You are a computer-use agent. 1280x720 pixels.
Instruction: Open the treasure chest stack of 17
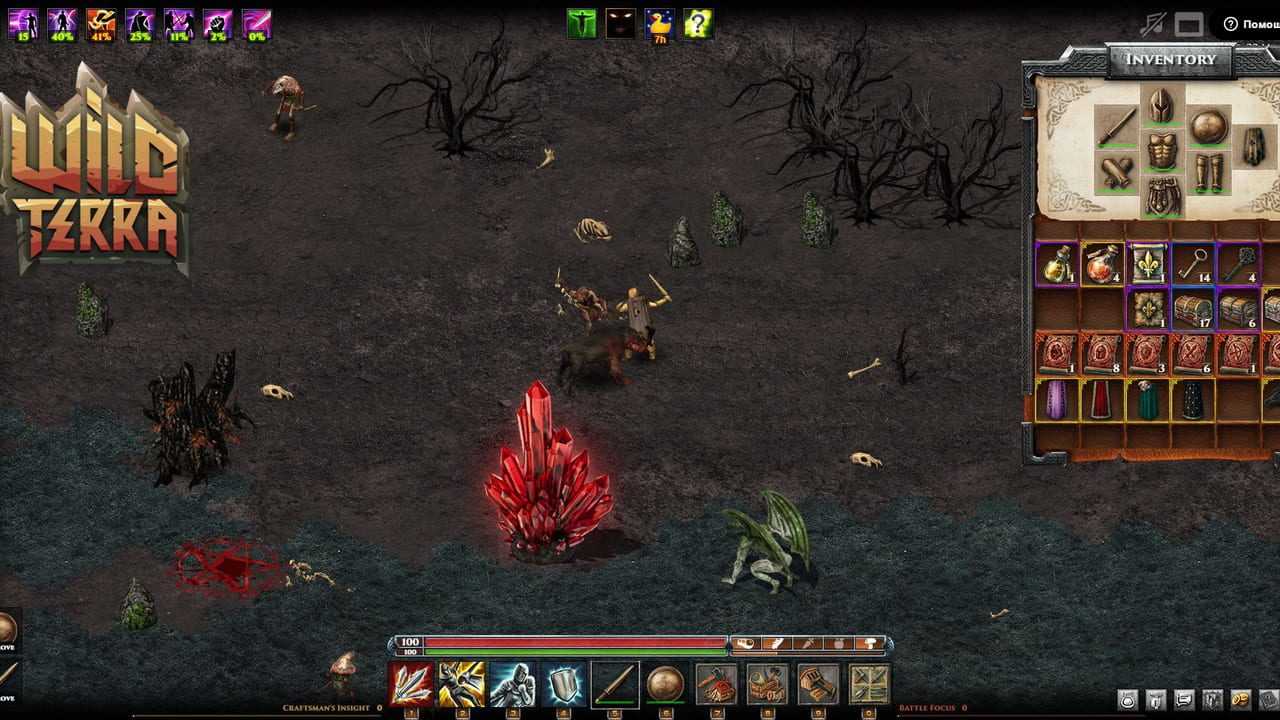[x=1193, y=309]
